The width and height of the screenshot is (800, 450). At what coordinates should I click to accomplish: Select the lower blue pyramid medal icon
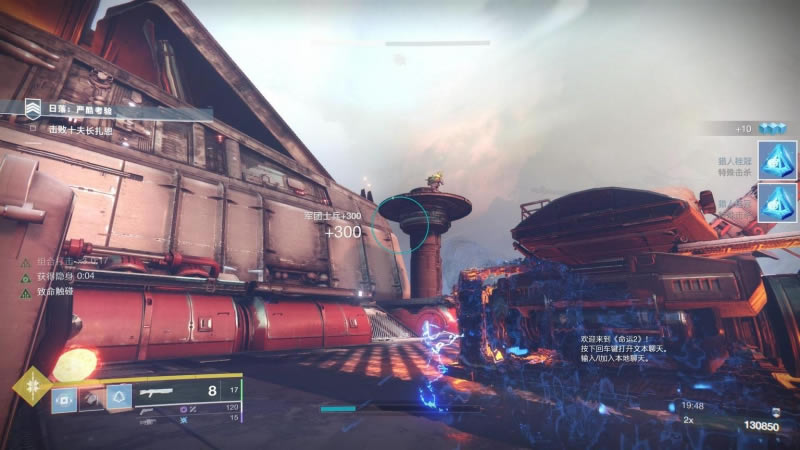[x=776, y=201]
